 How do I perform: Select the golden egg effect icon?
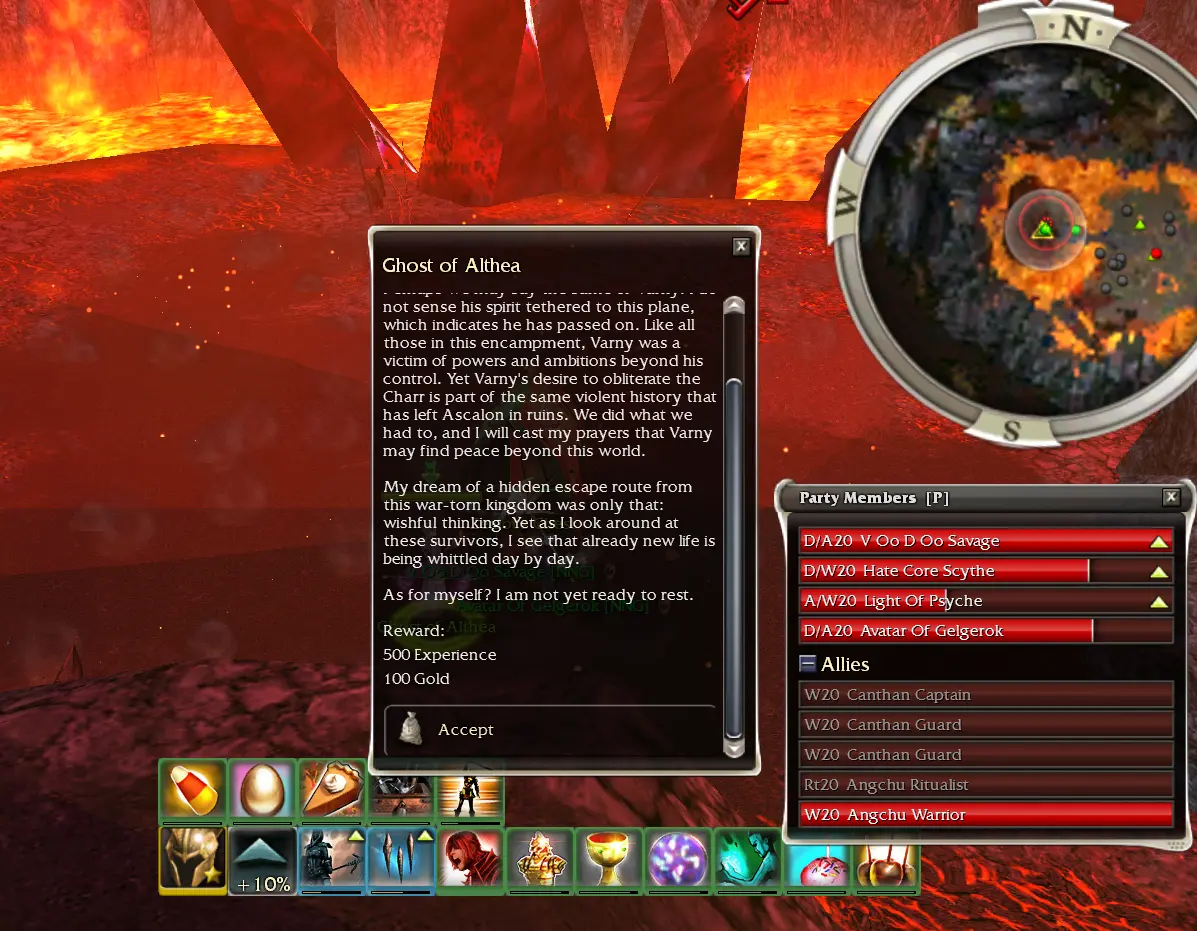(262, 791)
